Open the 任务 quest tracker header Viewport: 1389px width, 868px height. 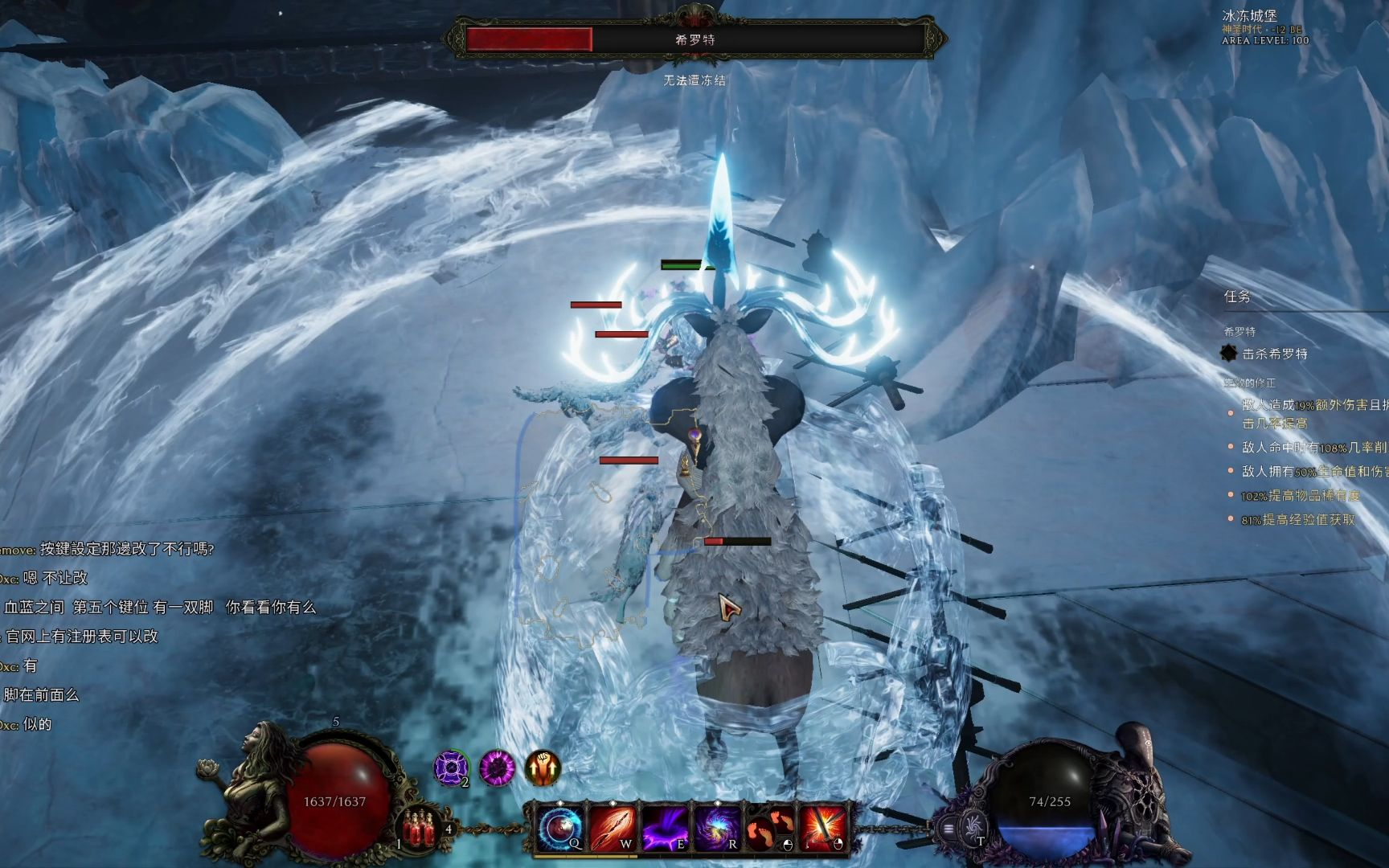1237,297
